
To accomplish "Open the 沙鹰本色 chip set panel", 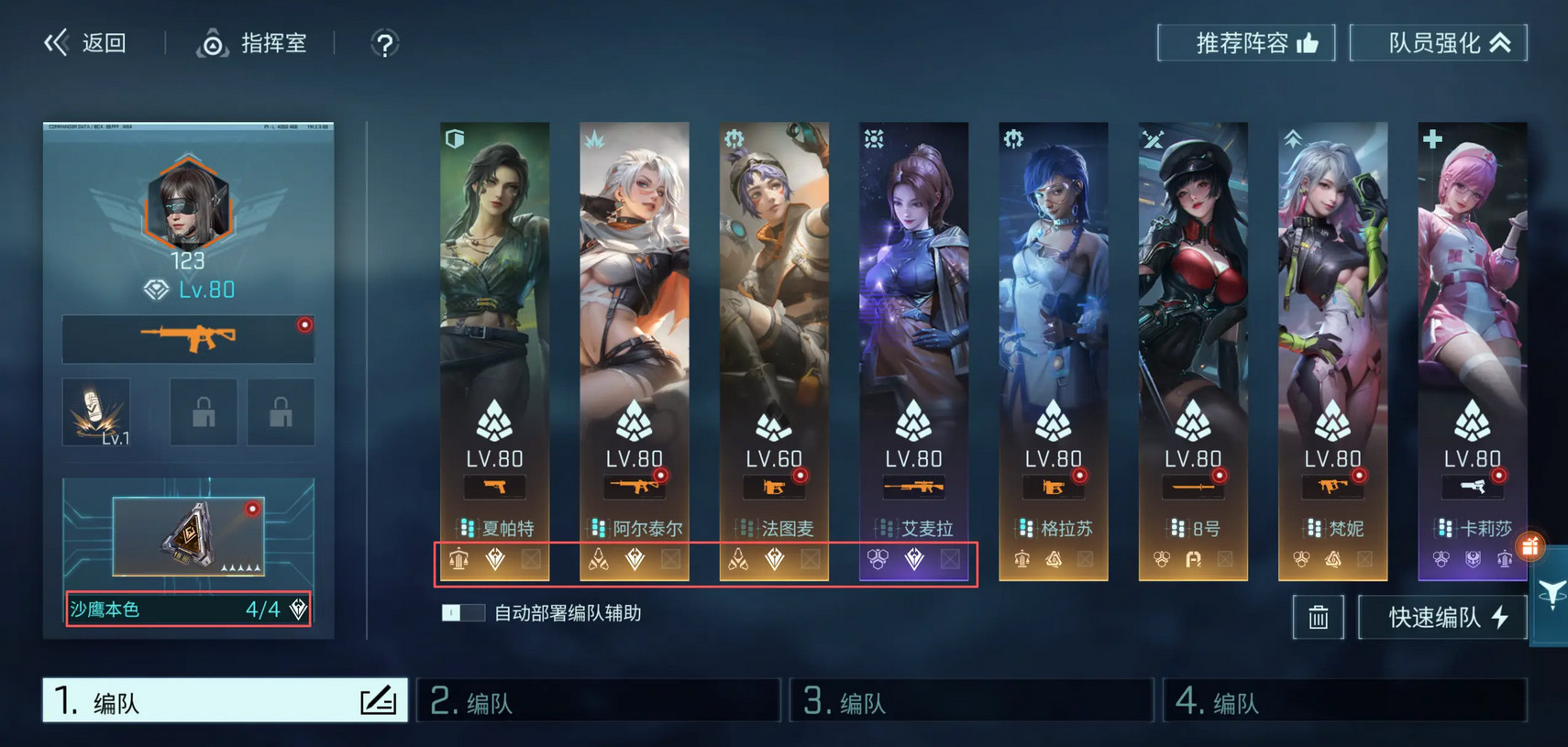I will 188,610.
